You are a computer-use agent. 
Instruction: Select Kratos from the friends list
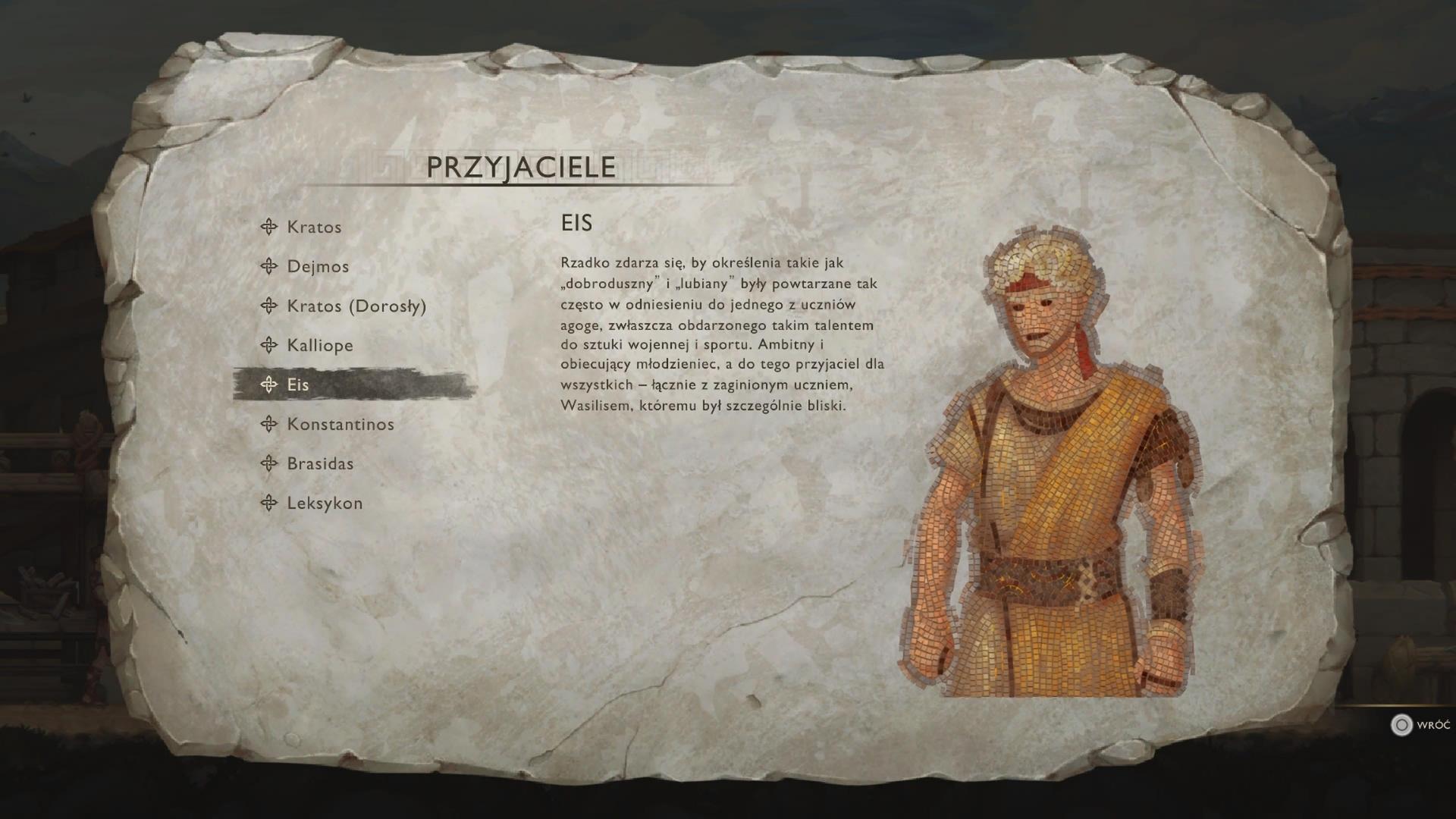313,227
